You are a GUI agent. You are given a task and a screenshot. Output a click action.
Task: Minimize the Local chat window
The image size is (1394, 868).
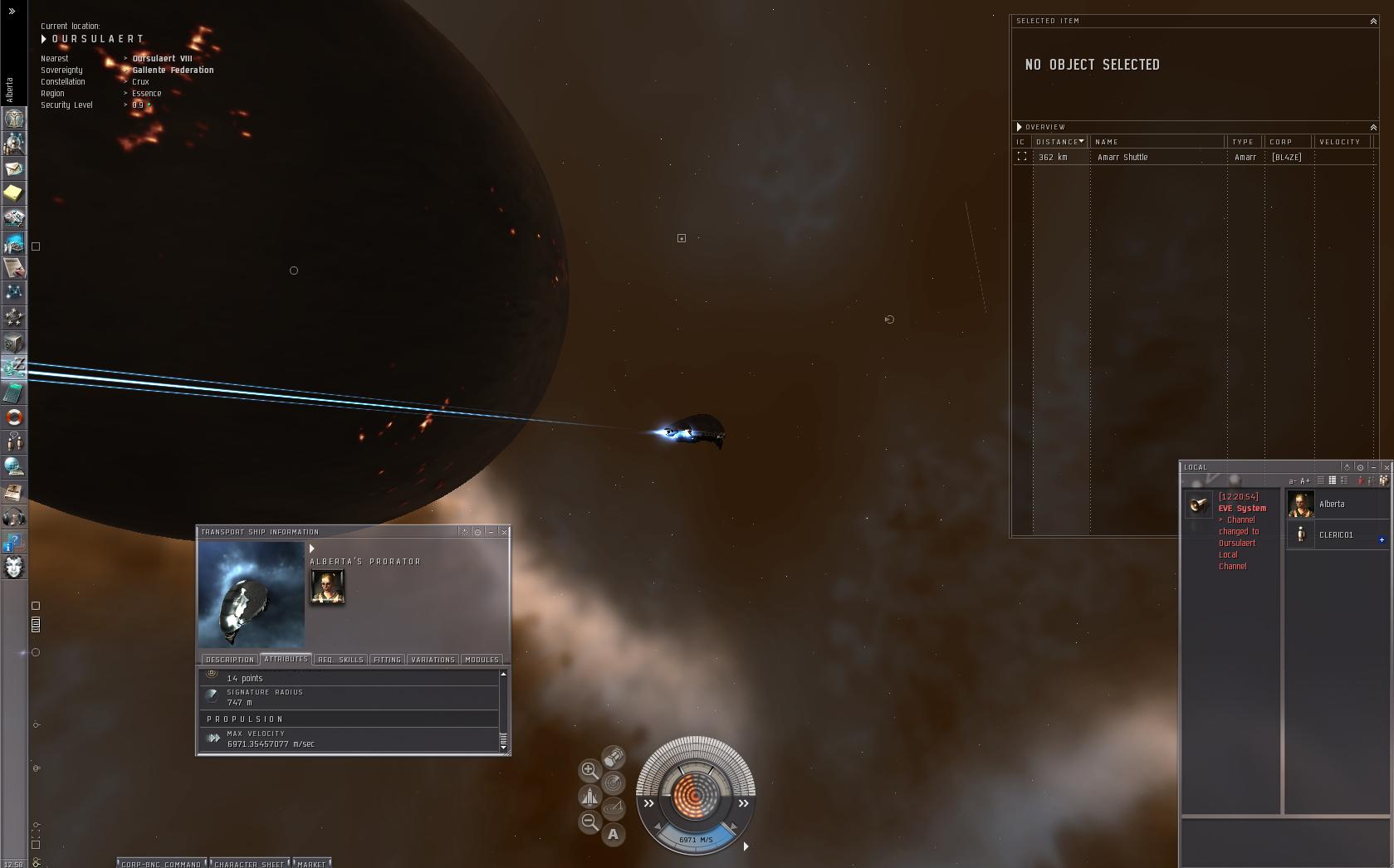click(x=1373, y=467)
